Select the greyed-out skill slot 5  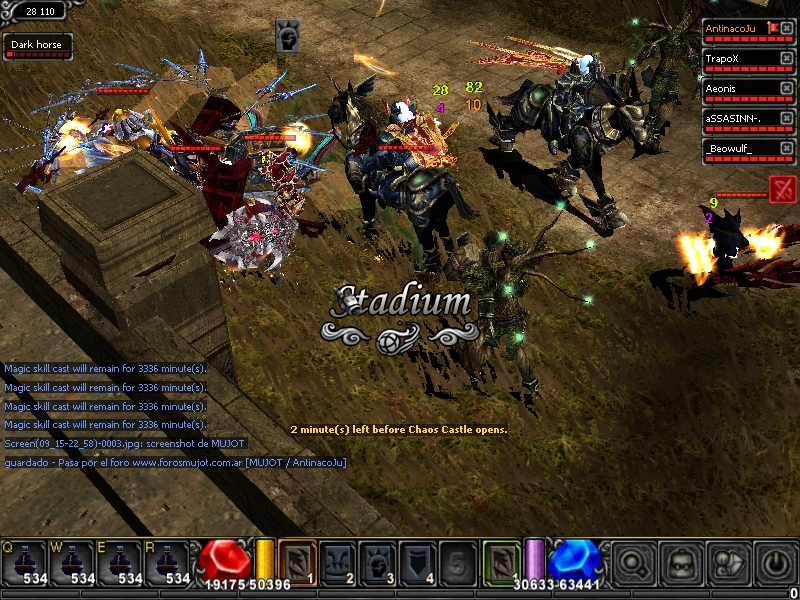coord(457,561)
